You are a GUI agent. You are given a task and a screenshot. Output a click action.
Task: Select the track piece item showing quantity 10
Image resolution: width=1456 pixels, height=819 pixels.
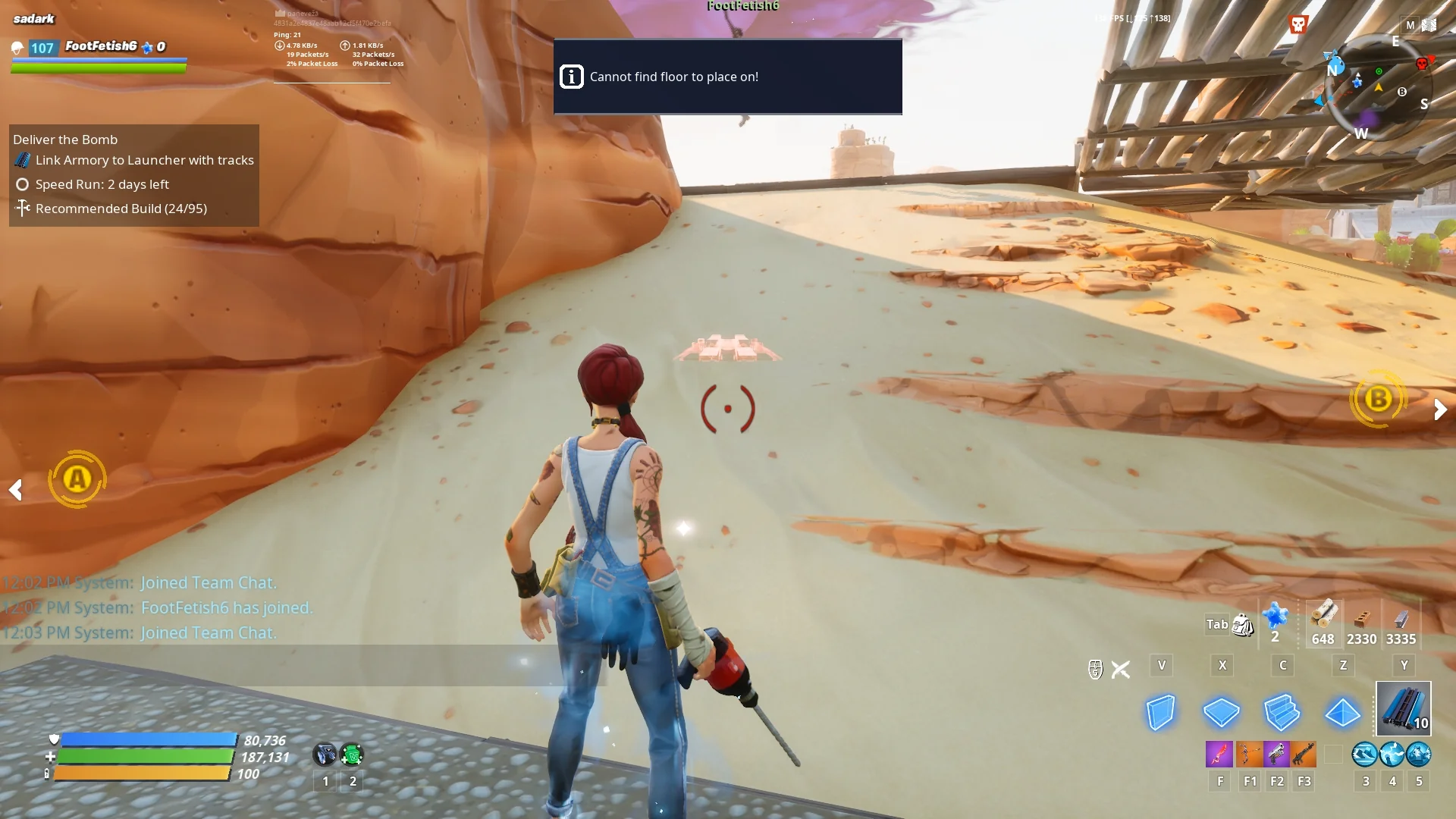tap(1402, 708)
